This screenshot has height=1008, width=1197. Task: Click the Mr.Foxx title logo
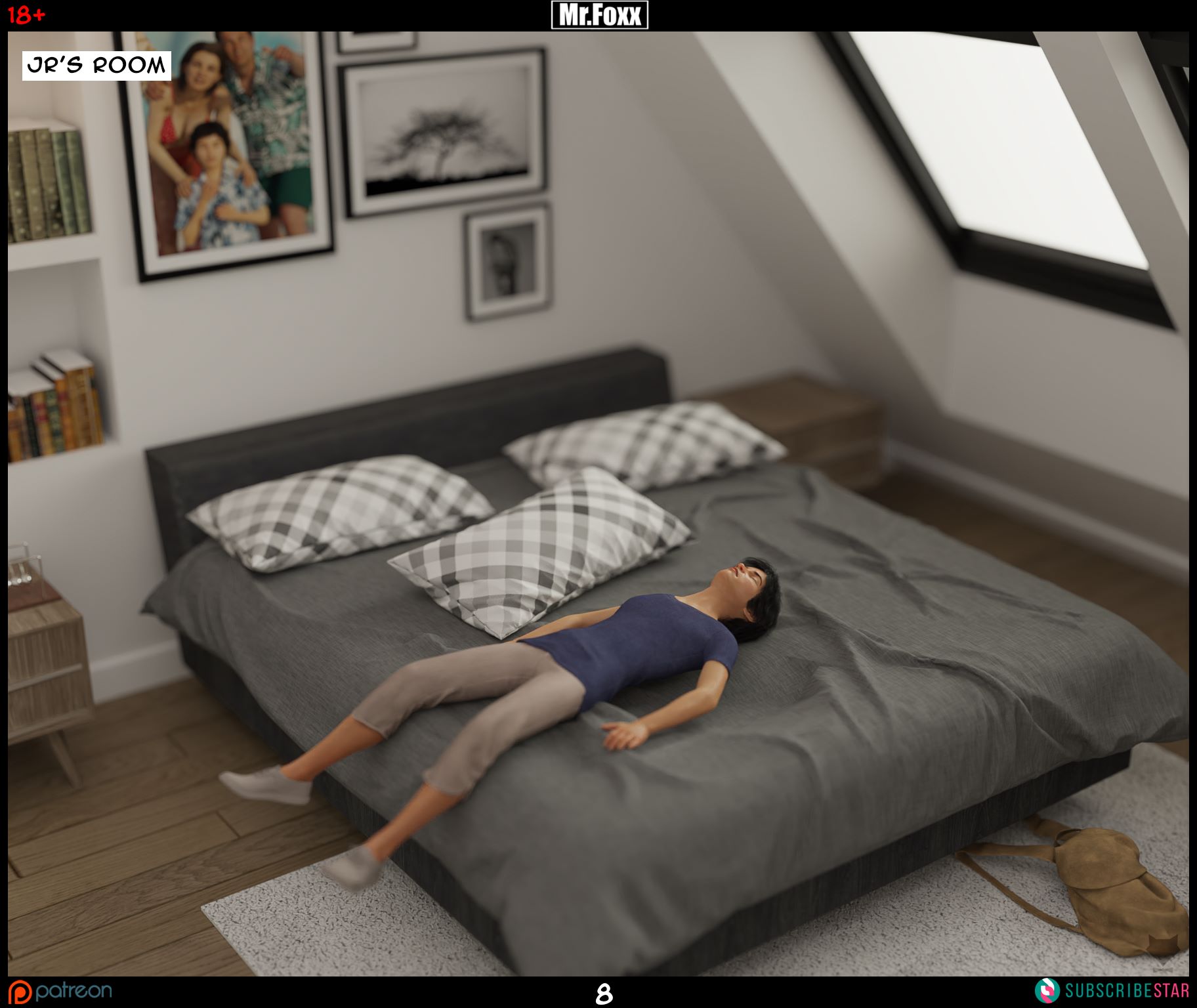(x=599, y=15)
